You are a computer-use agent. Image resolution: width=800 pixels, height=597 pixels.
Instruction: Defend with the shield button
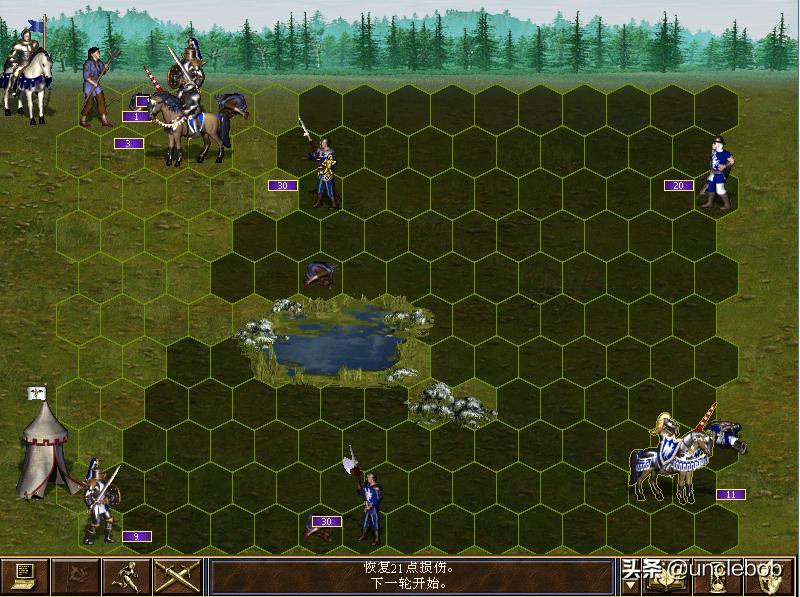pyautogui.click(x=773, y=579)
